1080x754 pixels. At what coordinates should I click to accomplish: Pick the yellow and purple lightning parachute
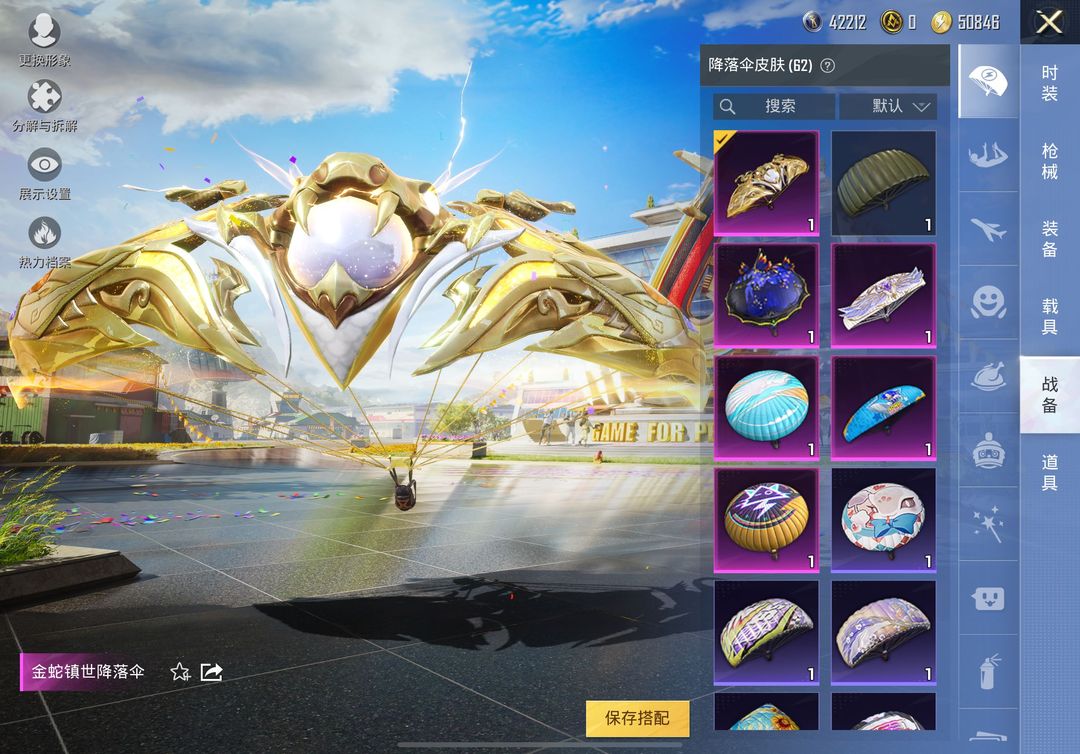point(766,520)
